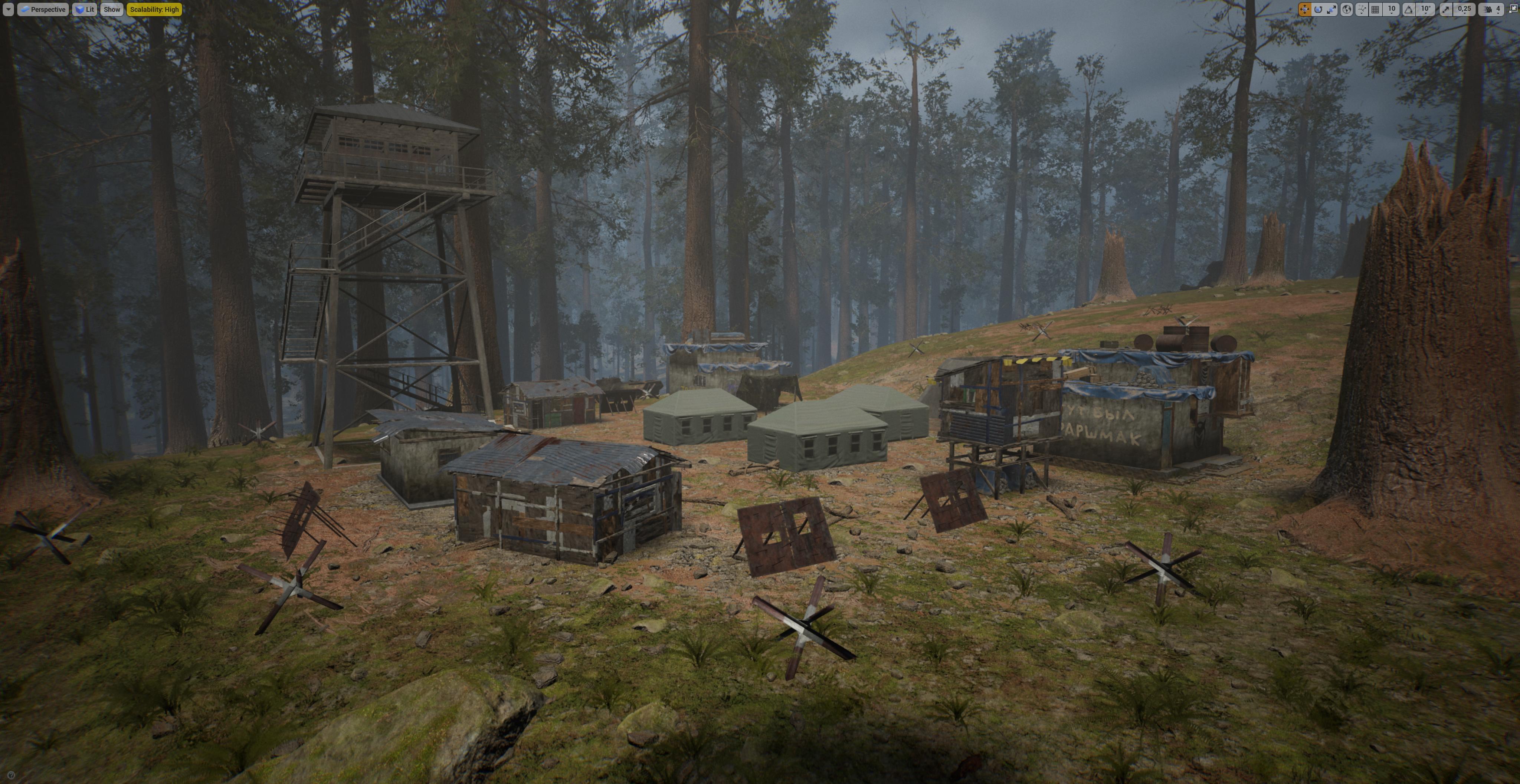1520x784 pixels.
Task: Activate the Scale tool
Action: pos(1332,9)
